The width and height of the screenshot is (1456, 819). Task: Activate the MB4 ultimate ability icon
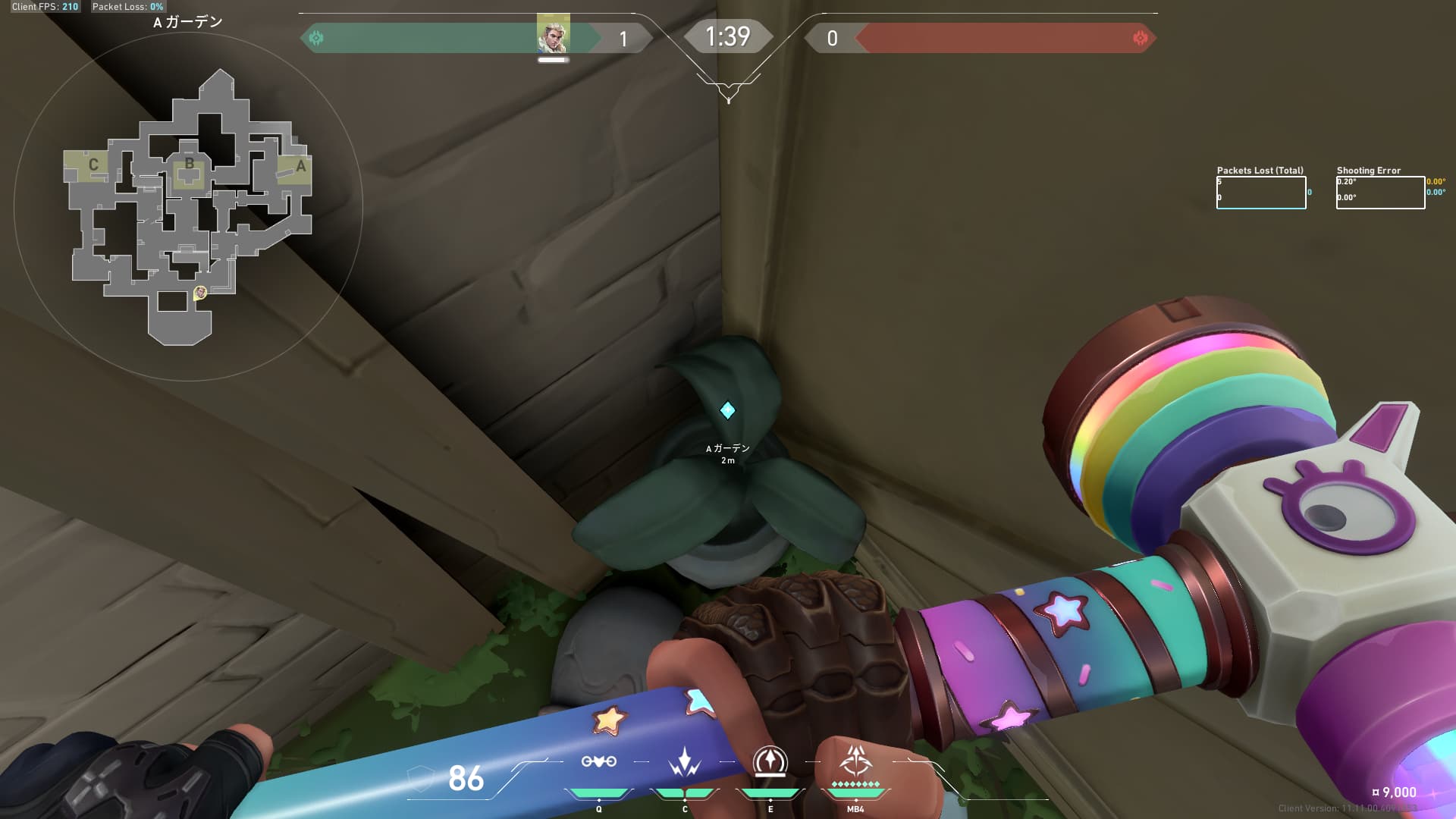point(855,760)
